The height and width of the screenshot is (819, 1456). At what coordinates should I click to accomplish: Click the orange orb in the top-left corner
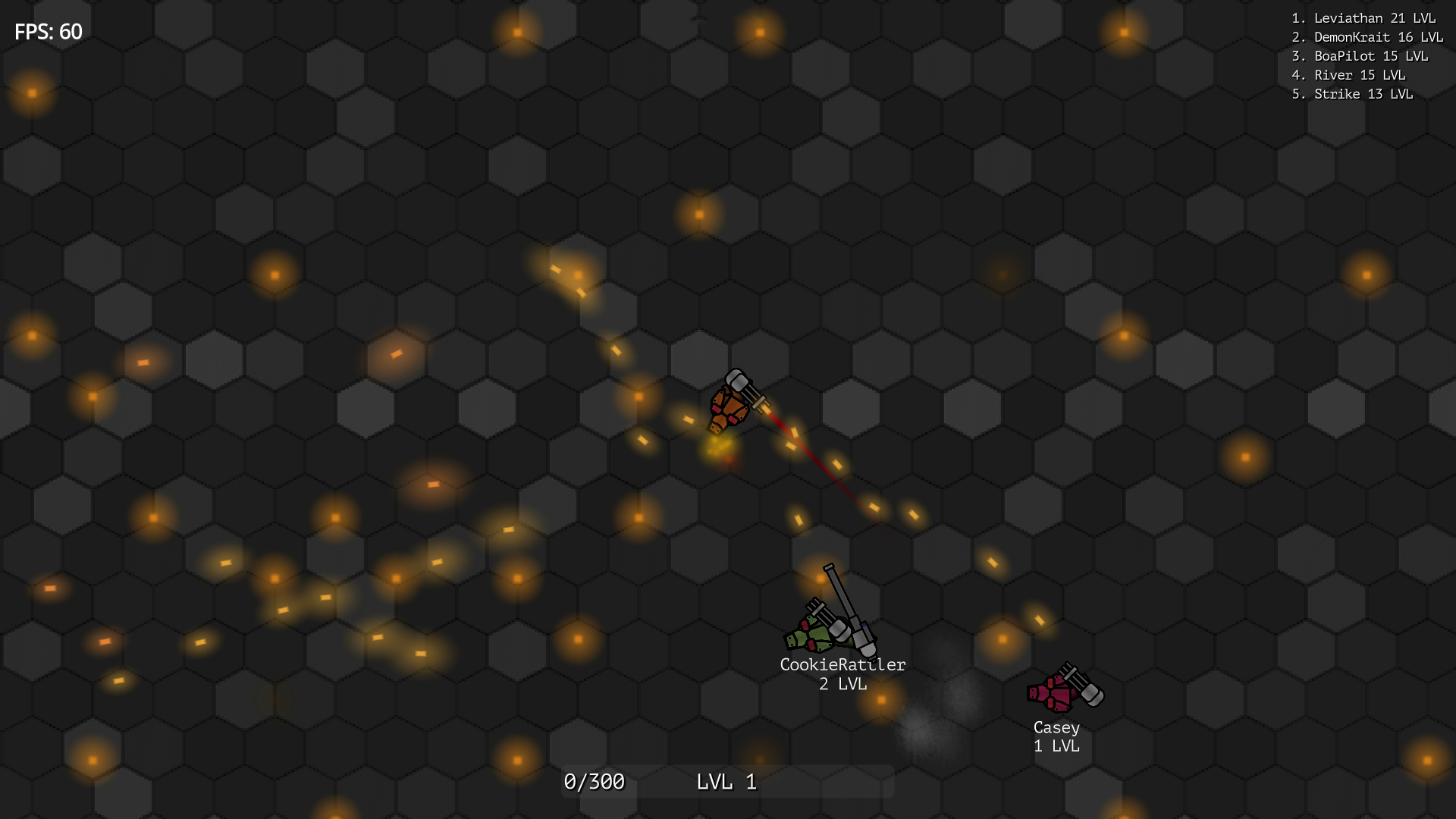click(30, 91)
